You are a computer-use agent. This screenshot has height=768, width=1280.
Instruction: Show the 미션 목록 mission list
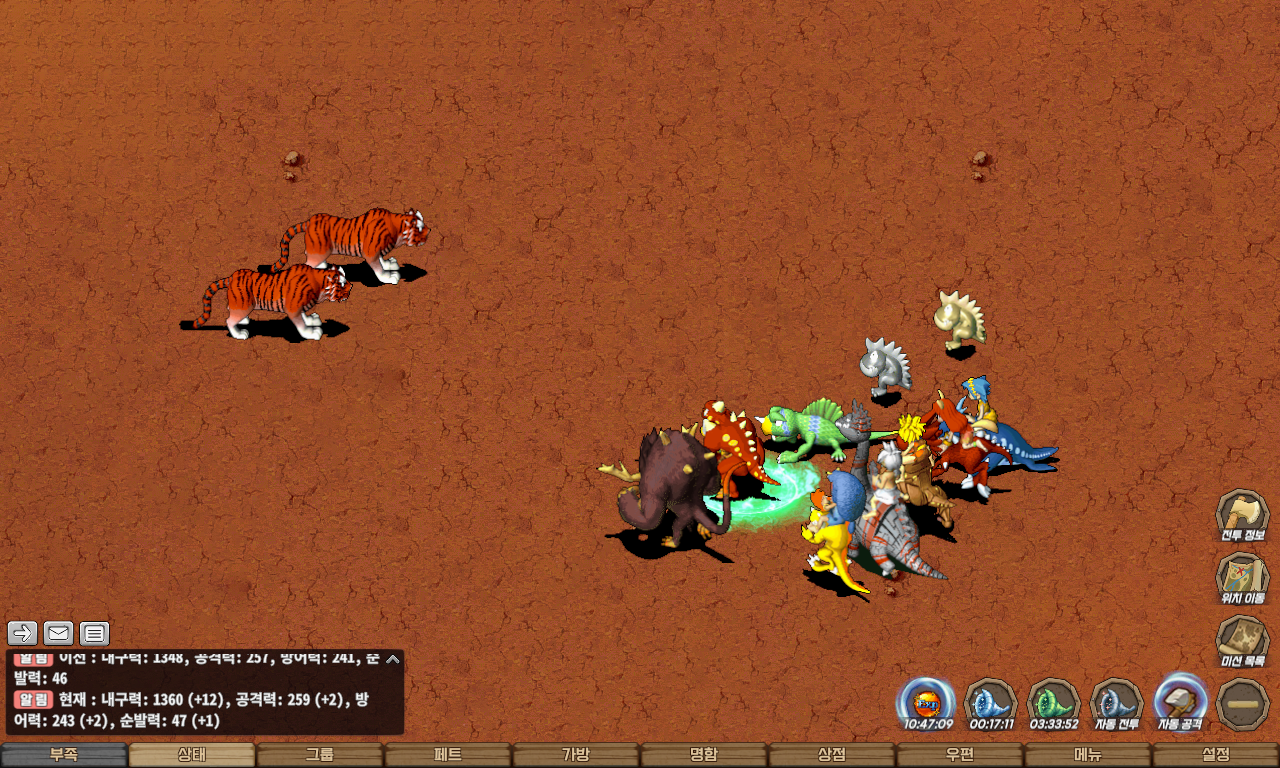click(x=1242, y=640)
